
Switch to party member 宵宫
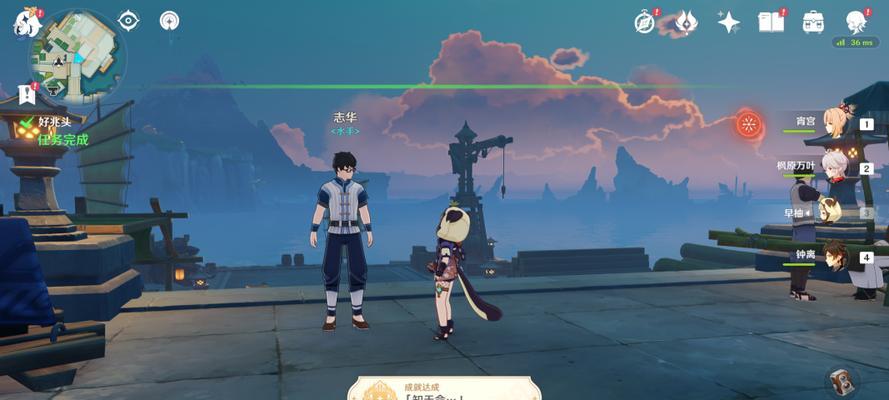click(x=835, y=124)
